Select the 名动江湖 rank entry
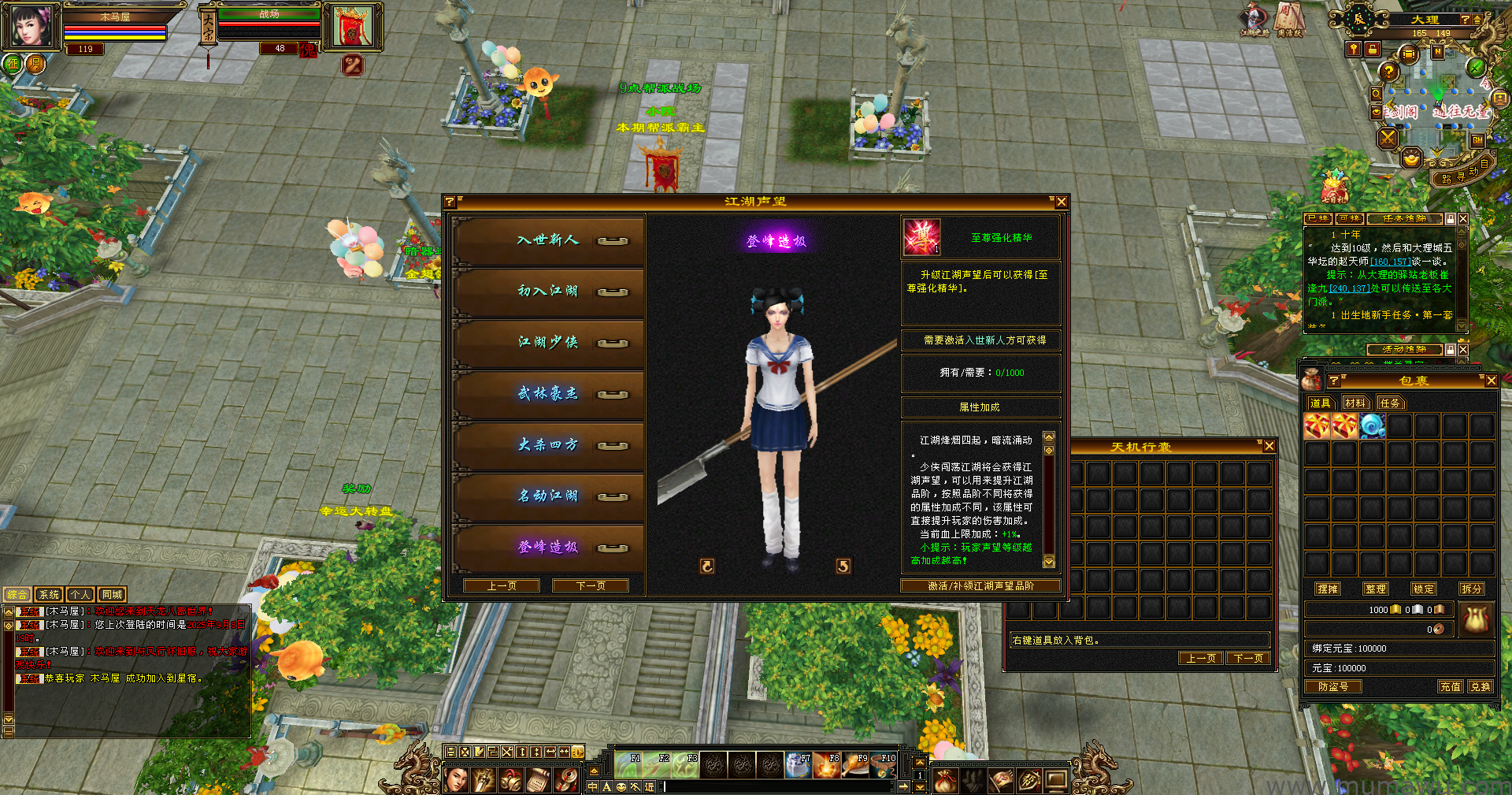Image resolution: width=1512 pixels, height=795 pixels. point(548,496)
